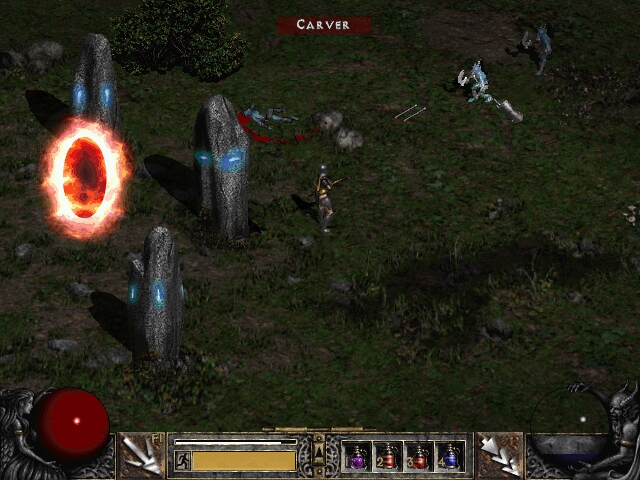Open the right-click skill selector
This screenshot has width=640, height=480.
pyautogui.click(x=499, y=455)
